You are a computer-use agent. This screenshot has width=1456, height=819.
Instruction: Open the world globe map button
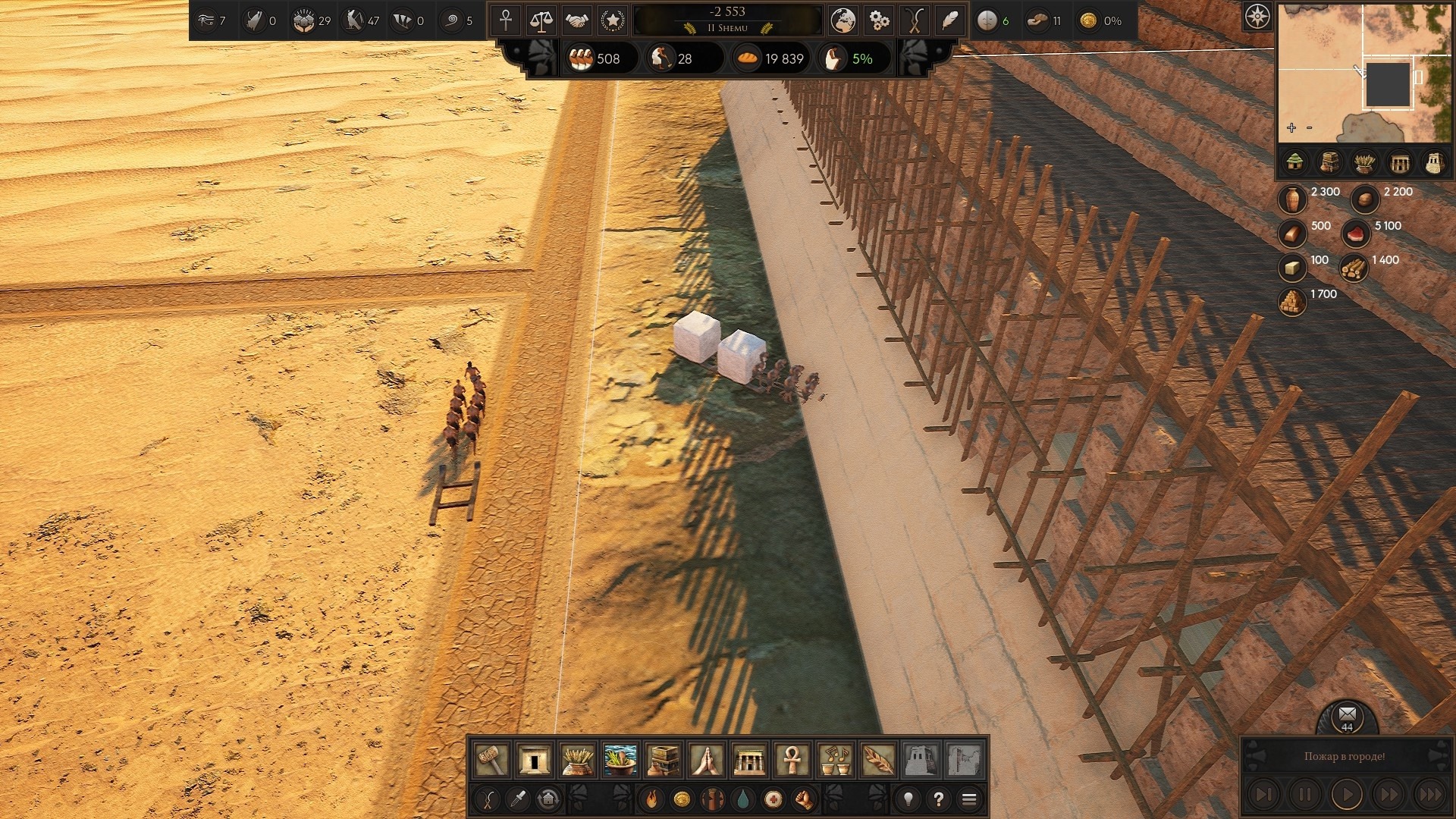pos(842,20)
